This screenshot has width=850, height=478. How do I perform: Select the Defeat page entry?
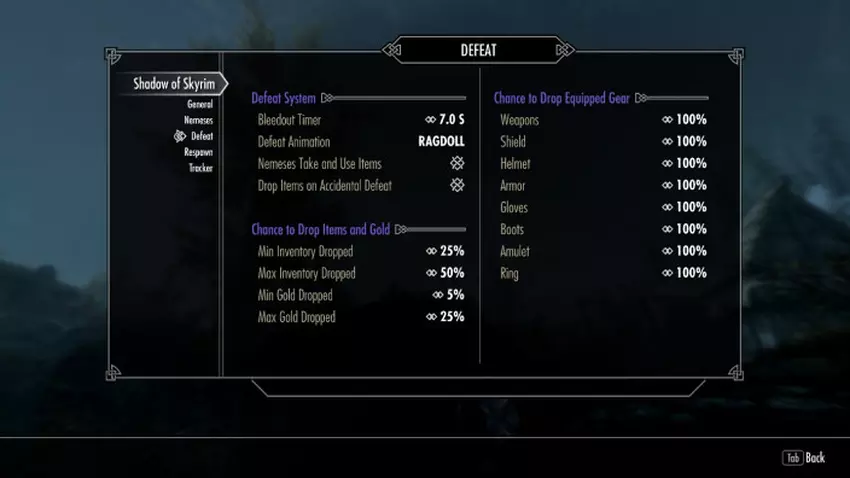pyautogui.click(x=201, y=136)
